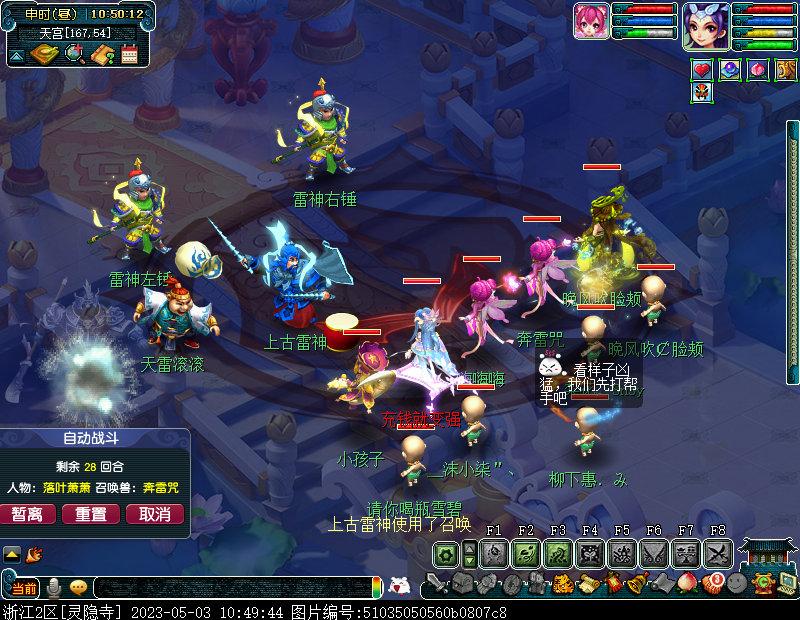800x620 pixels.
Task: Open the world map globe with magnifier
Action: pyautogui.click(x=73, y=54)
